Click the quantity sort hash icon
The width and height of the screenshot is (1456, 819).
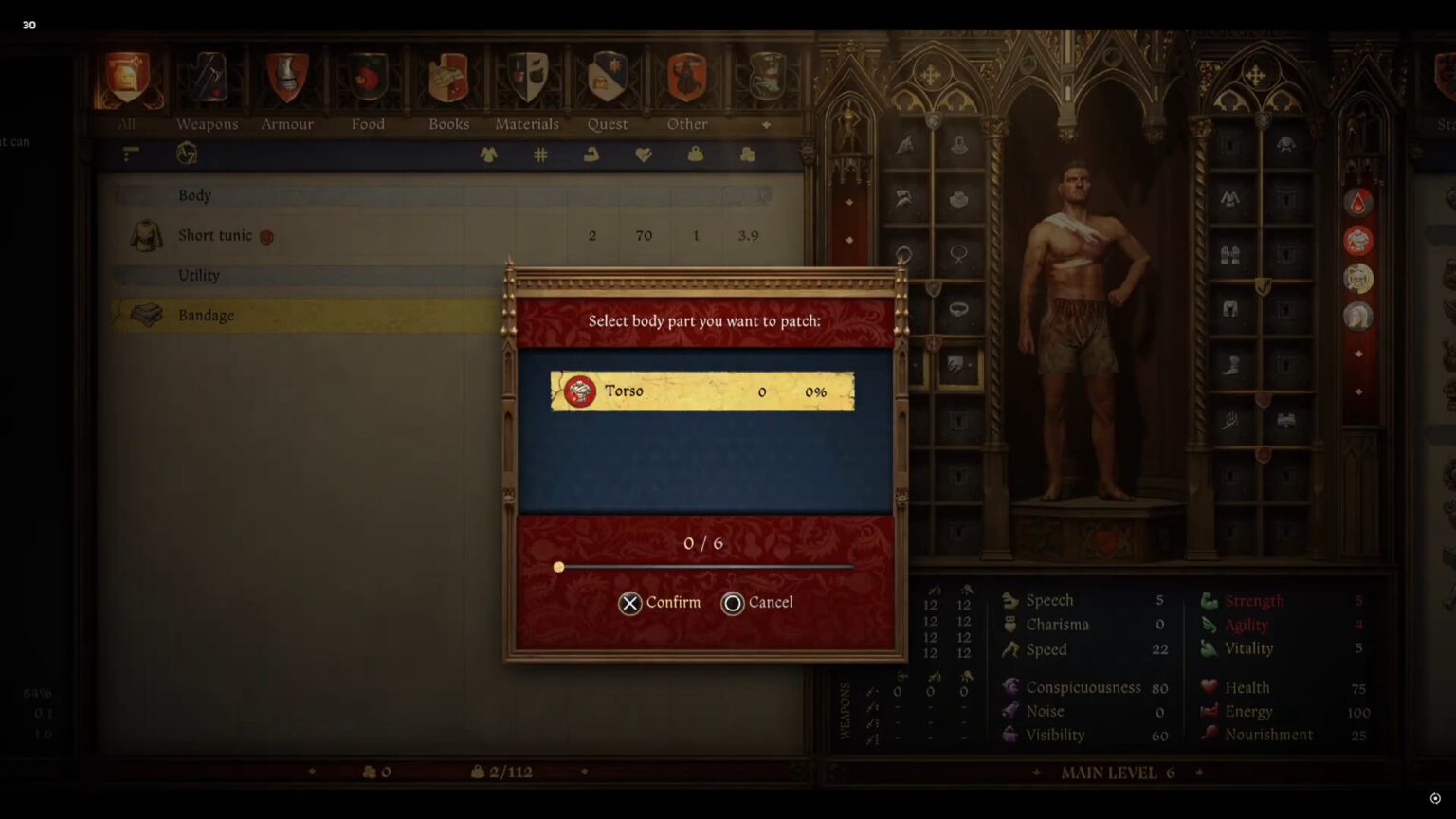tap(539, 155)
